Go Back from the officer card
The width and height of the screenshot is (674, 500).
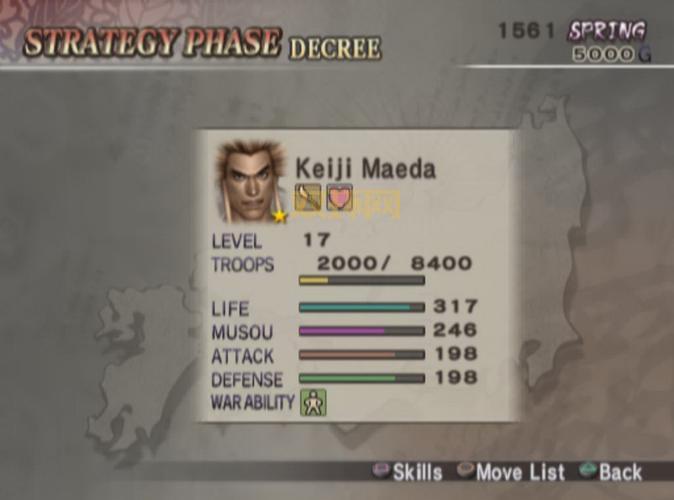tap(609, 472)
